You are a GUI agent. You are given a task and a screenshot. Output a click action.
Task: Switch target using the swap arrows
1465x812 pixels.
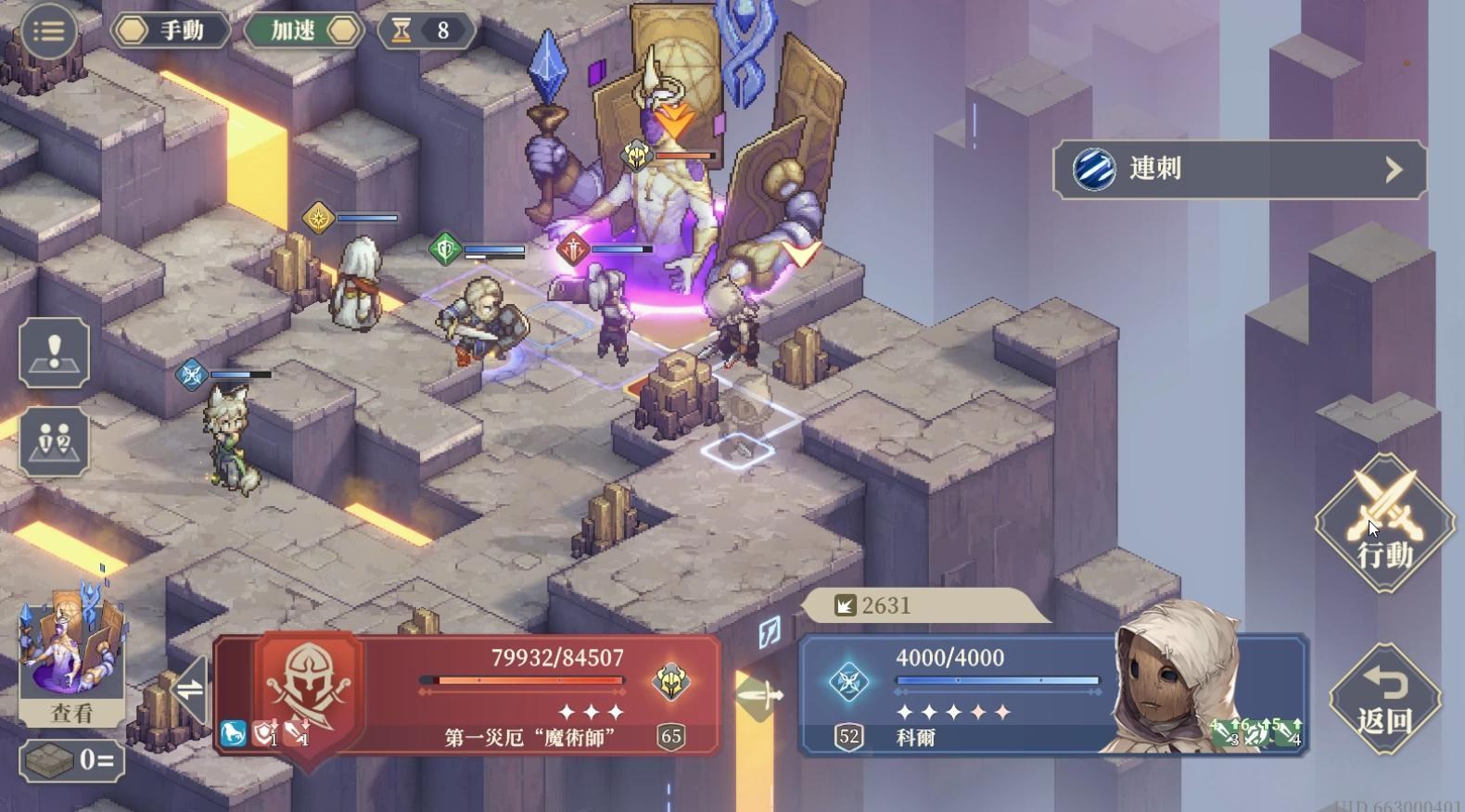pos(190,689)
